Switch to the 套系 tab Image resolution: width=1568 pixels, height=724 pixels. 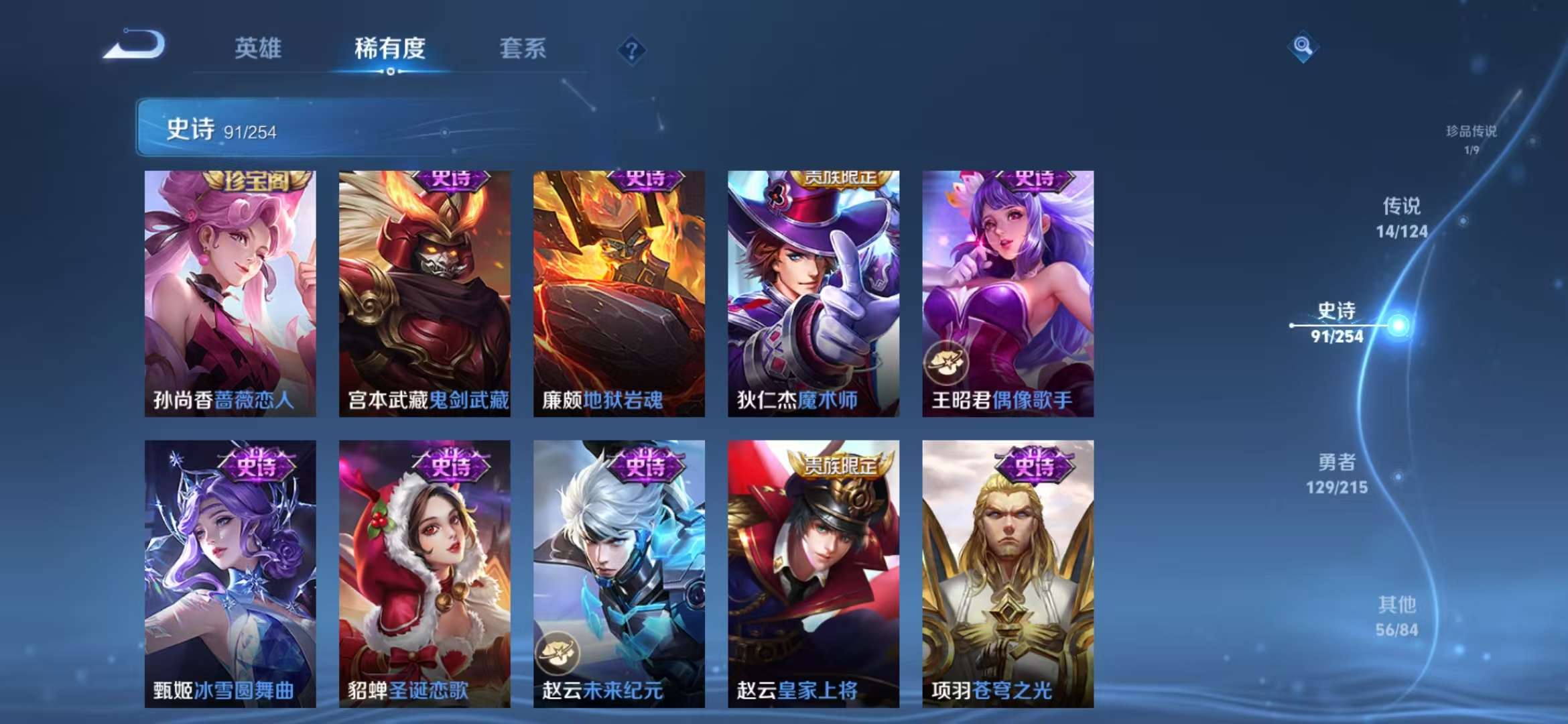pos(523,49)
